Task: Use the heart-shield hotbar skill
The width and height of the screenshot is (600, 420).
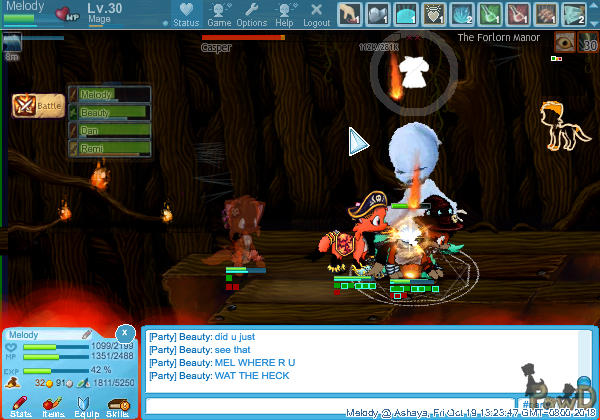Action: click(436, 14)
